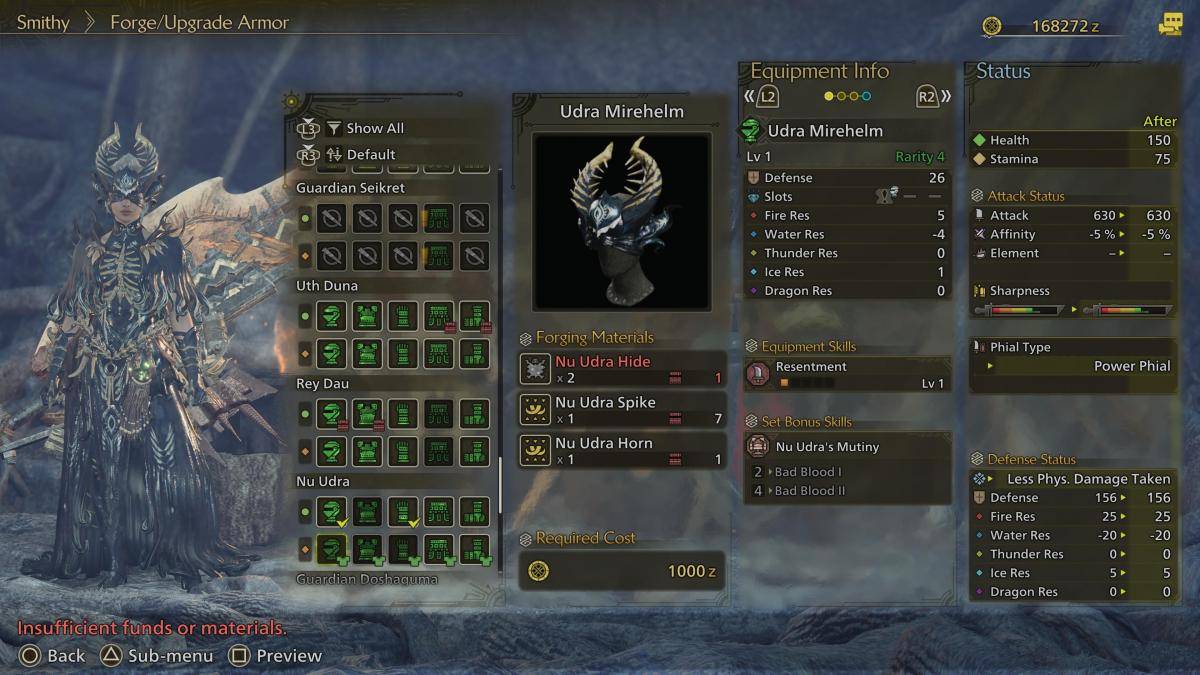
Task: Click the Udra Mirehelm name in Equipment Info
Action: pos(825,131)
